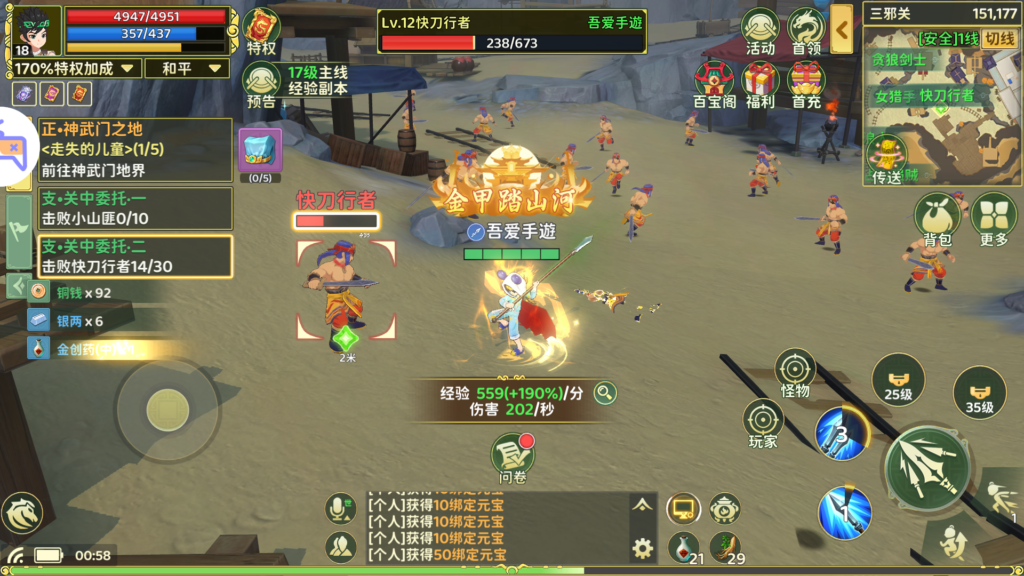Open the 首领 boss menu
1024x576 pixels.
[x=806, y=31]
